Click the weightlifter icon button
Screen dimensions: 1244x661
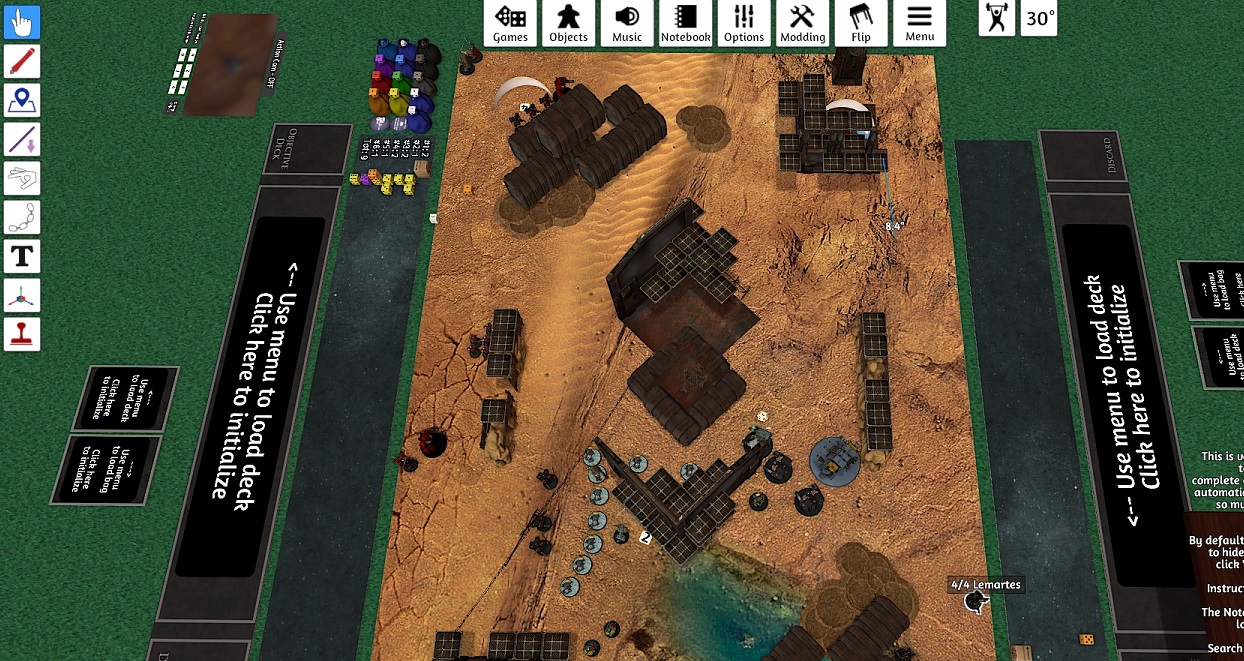coord(996,19)
